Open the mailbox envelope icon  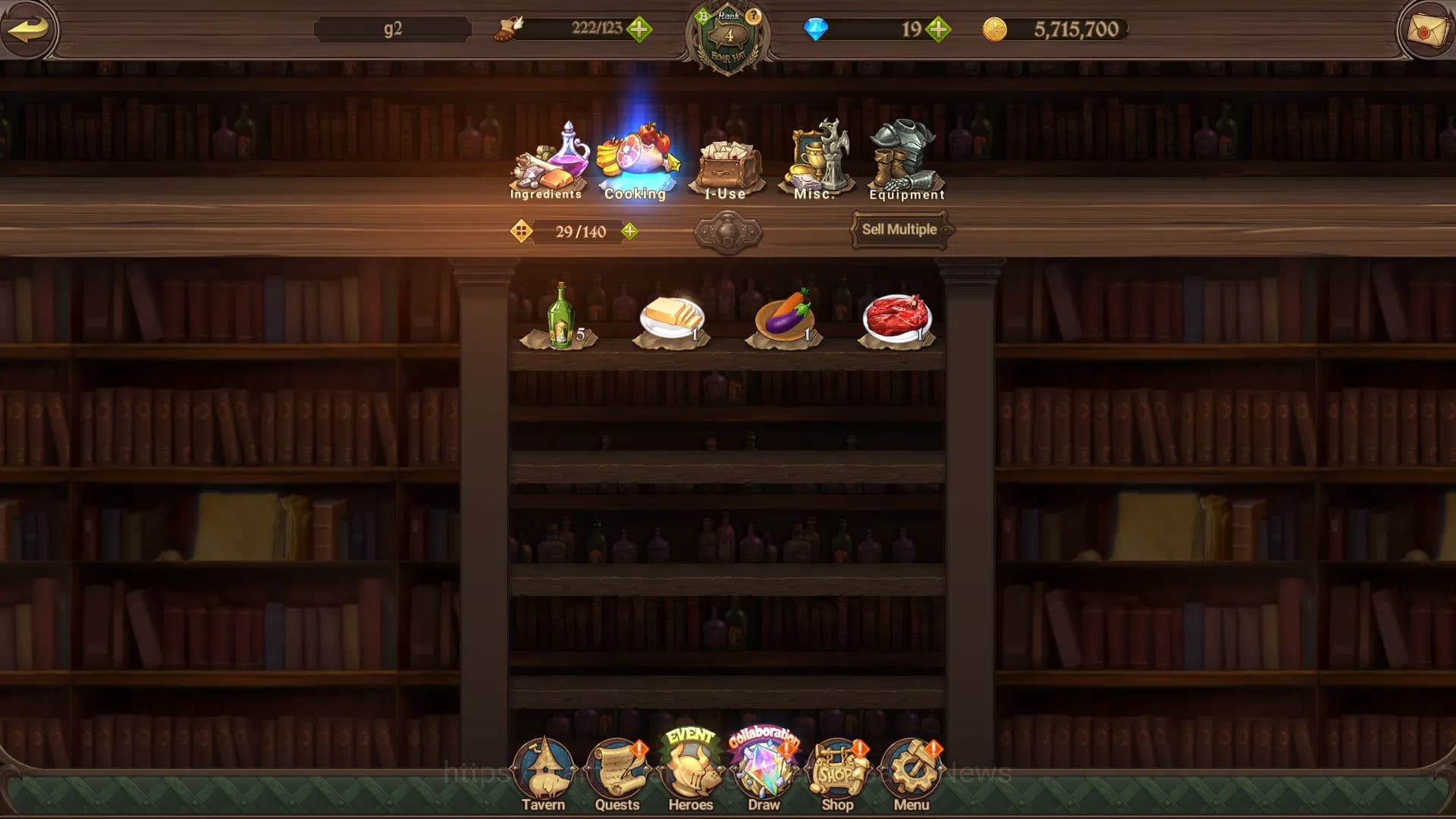[1426, 30]
